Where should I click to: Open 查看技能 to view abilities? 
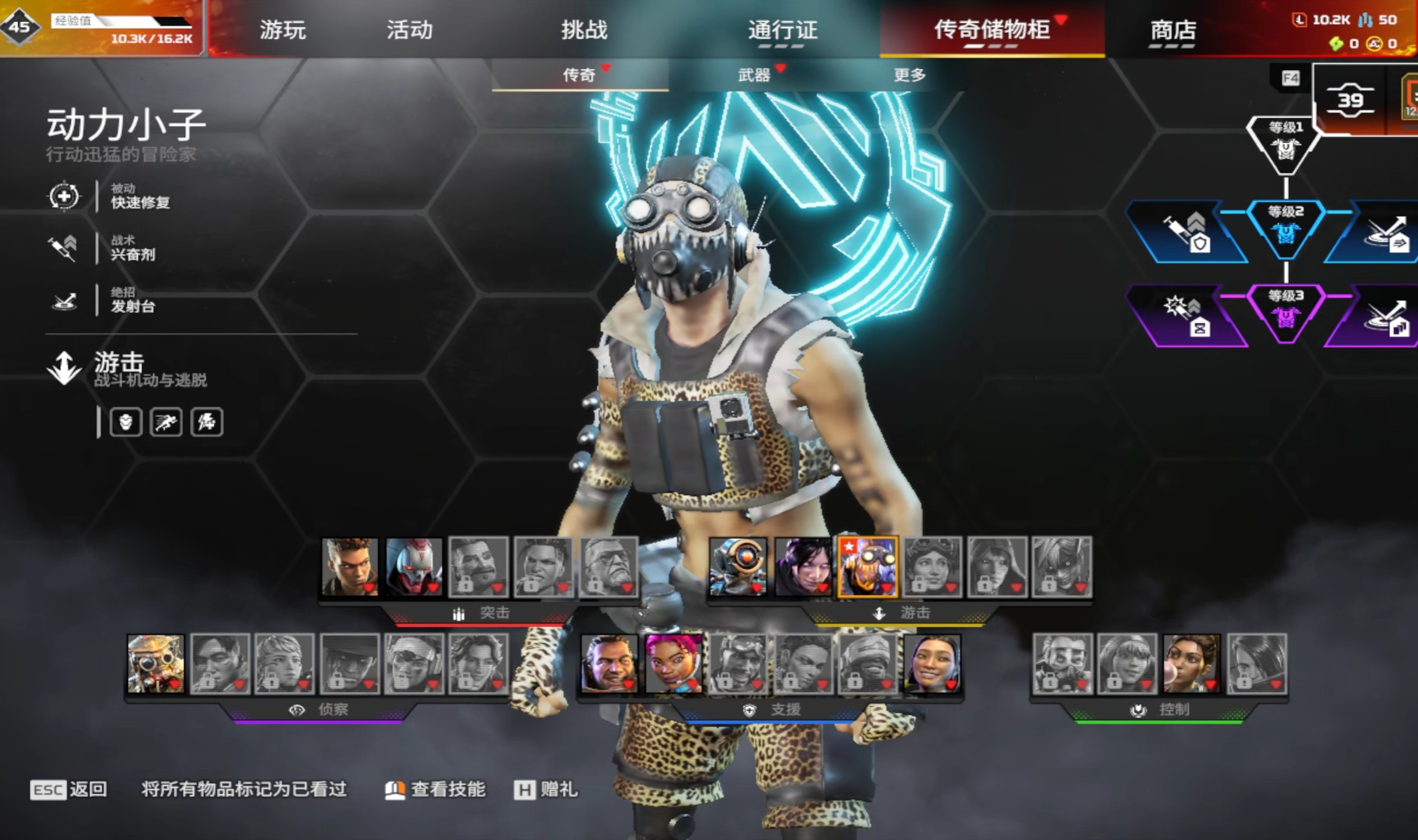[x=435, y=790]
